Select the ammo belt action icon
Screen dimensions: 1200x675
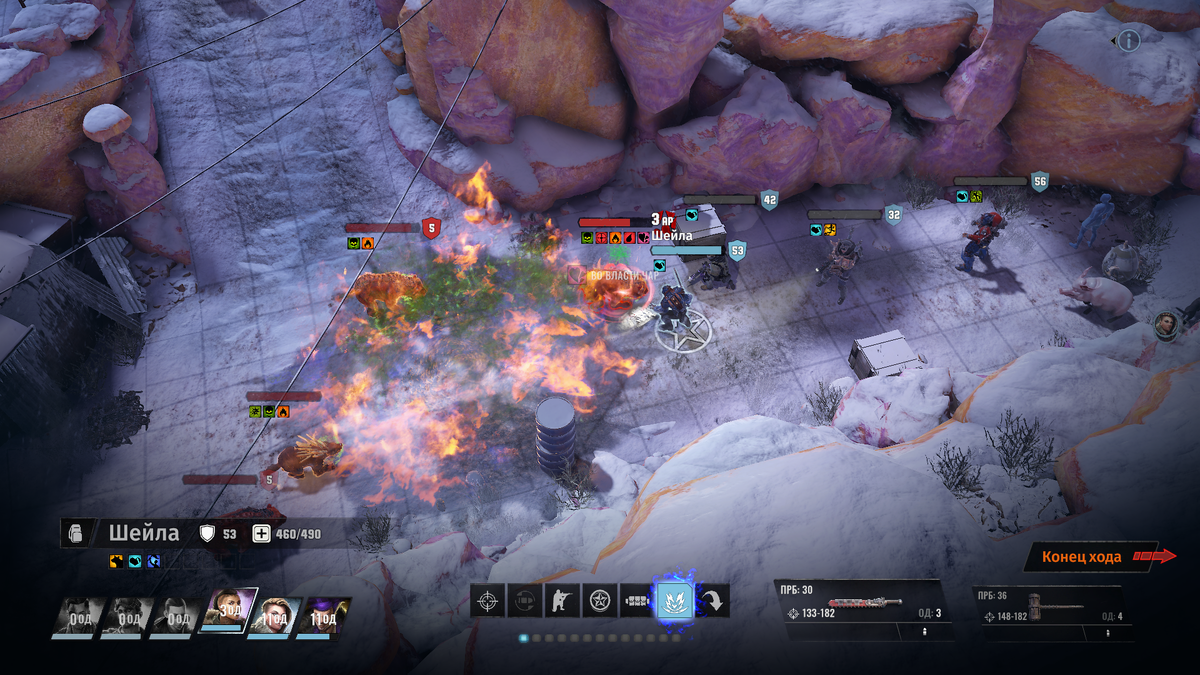point(637,600)
